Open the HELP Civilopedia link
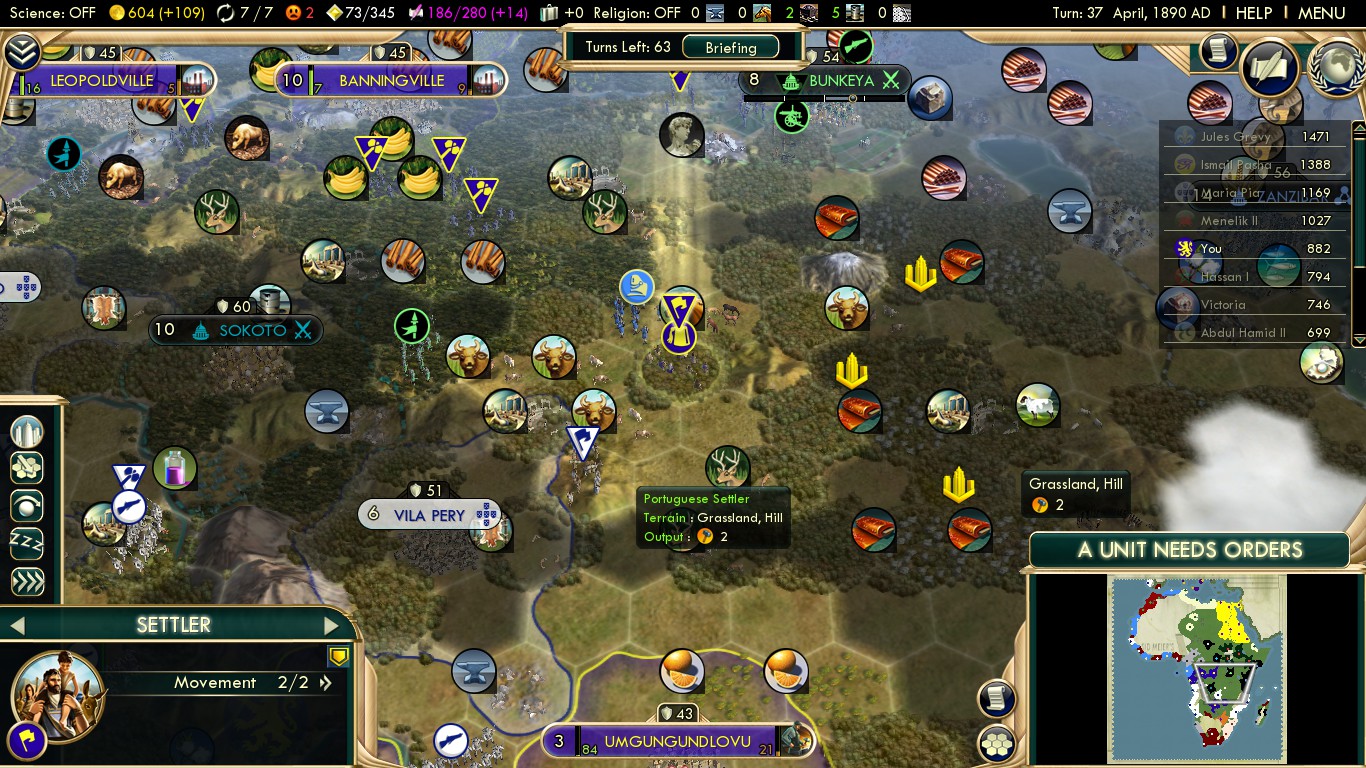The width and height of the screenshot is (1366, 768). (1253, 13)
